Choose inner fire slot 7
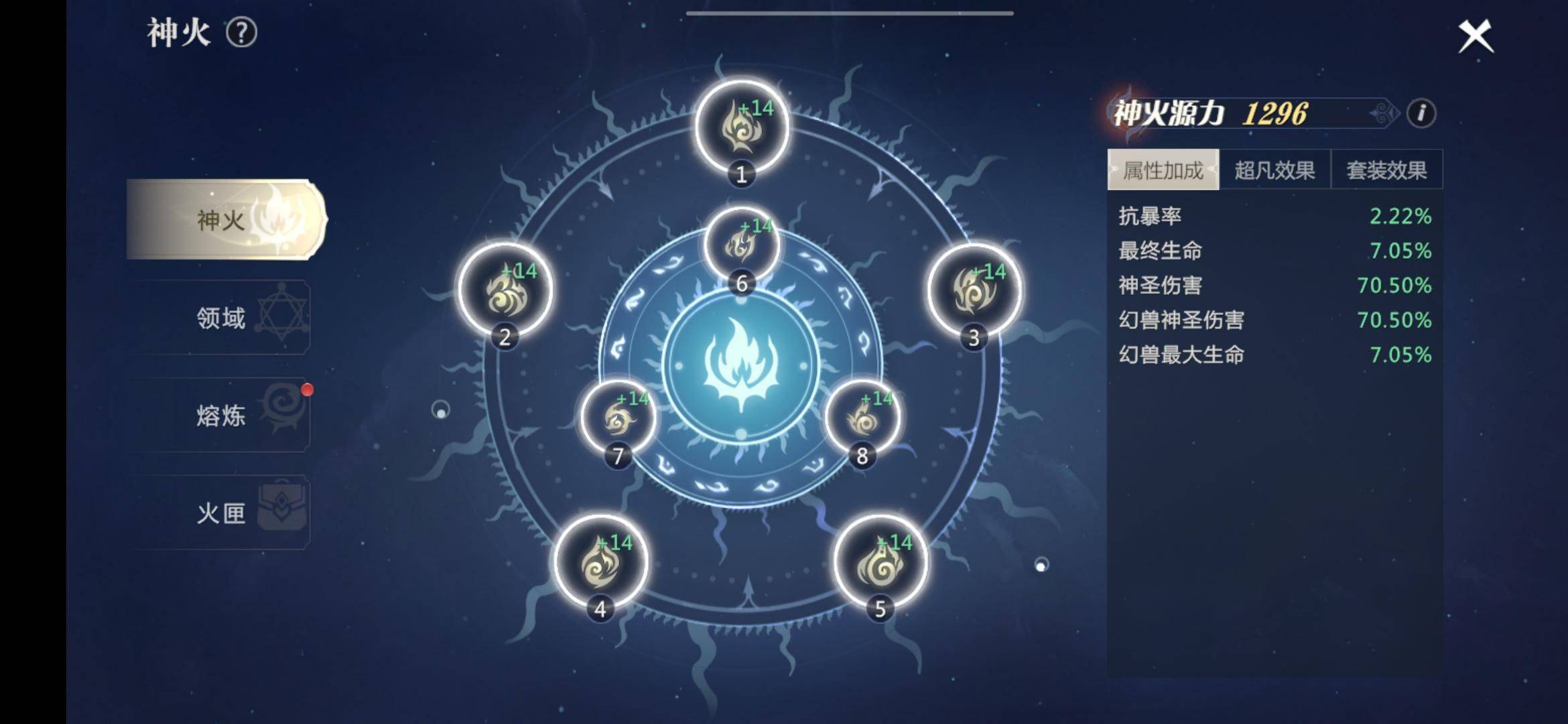This screenshot has width=1568, height=724. 618,418
